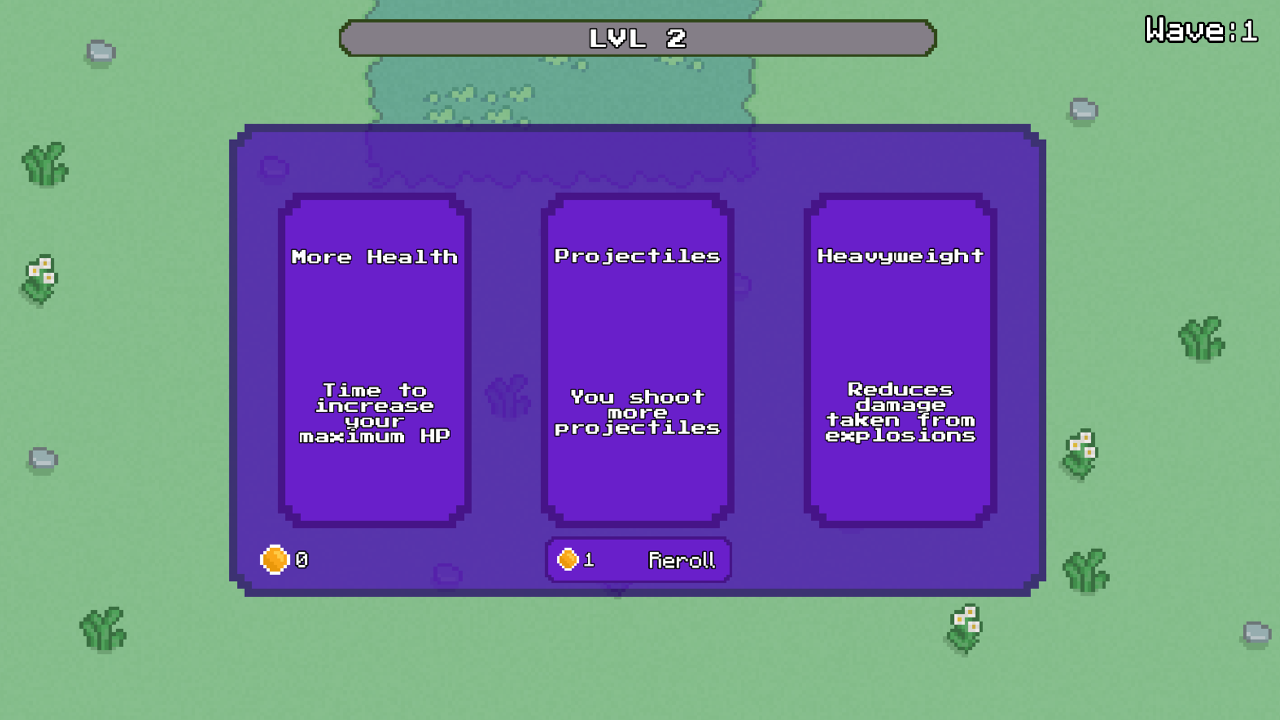Click the text You shoot more projectiles
The image size is (1280, 720).
[637, 412]
